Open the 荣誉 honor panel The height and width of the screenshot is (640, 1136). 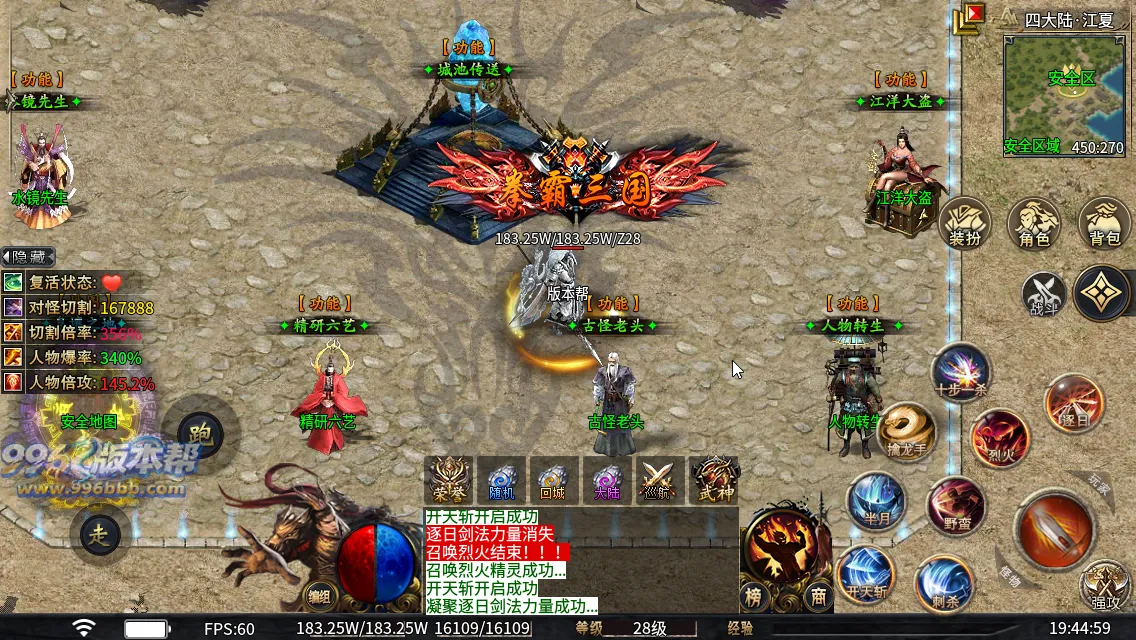pyautogui.click(x=447, y=480)
